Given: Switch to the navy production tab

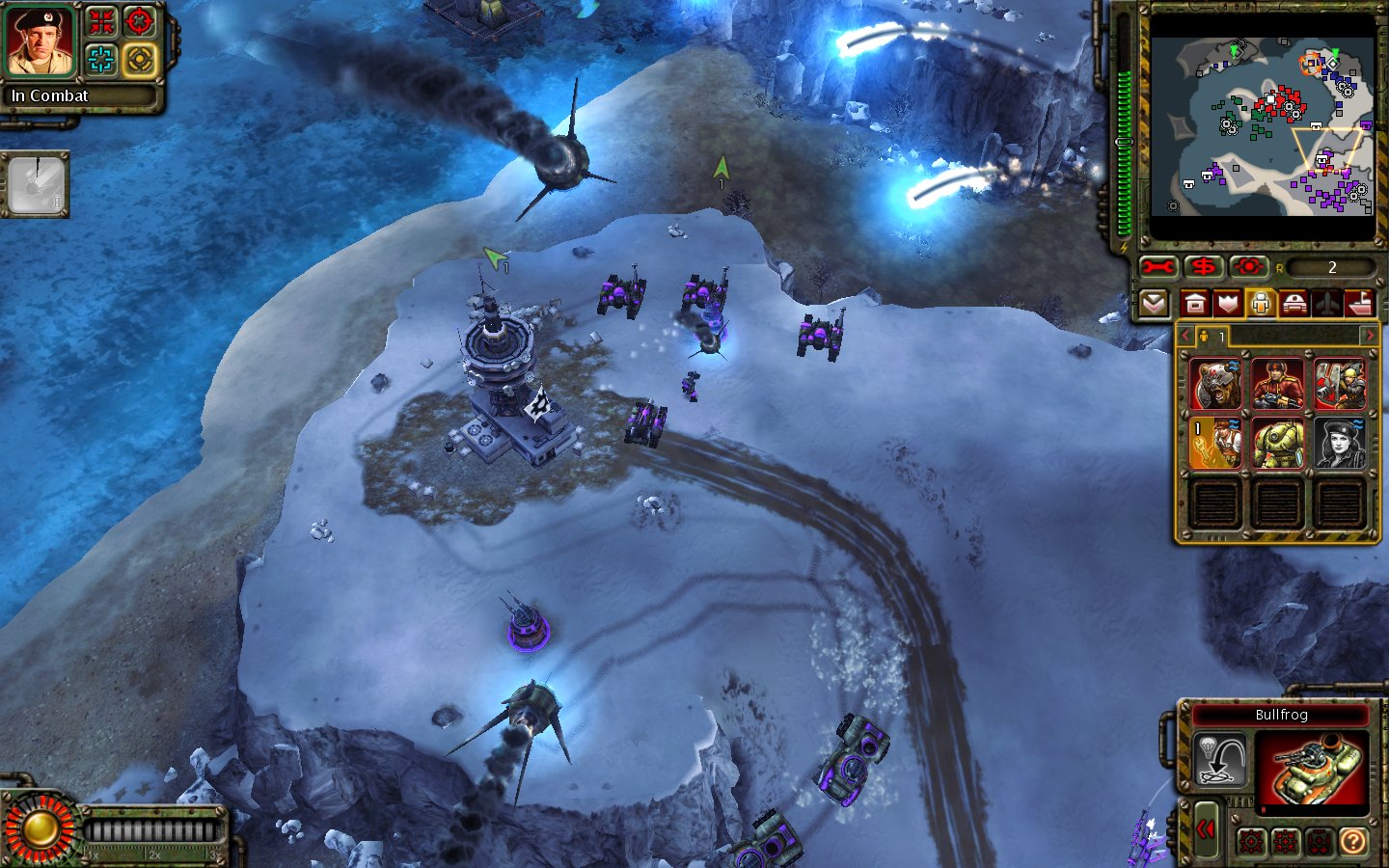Looking at the screenshot, I should (1360, 304).
